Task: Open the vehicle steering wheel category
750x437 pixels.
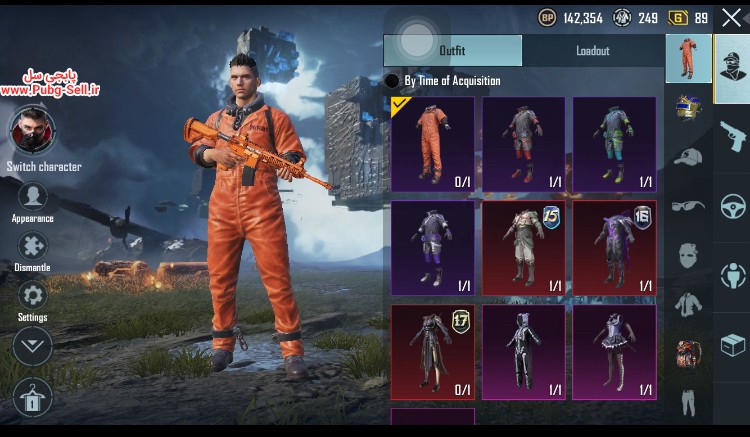Action: (731, 206)
